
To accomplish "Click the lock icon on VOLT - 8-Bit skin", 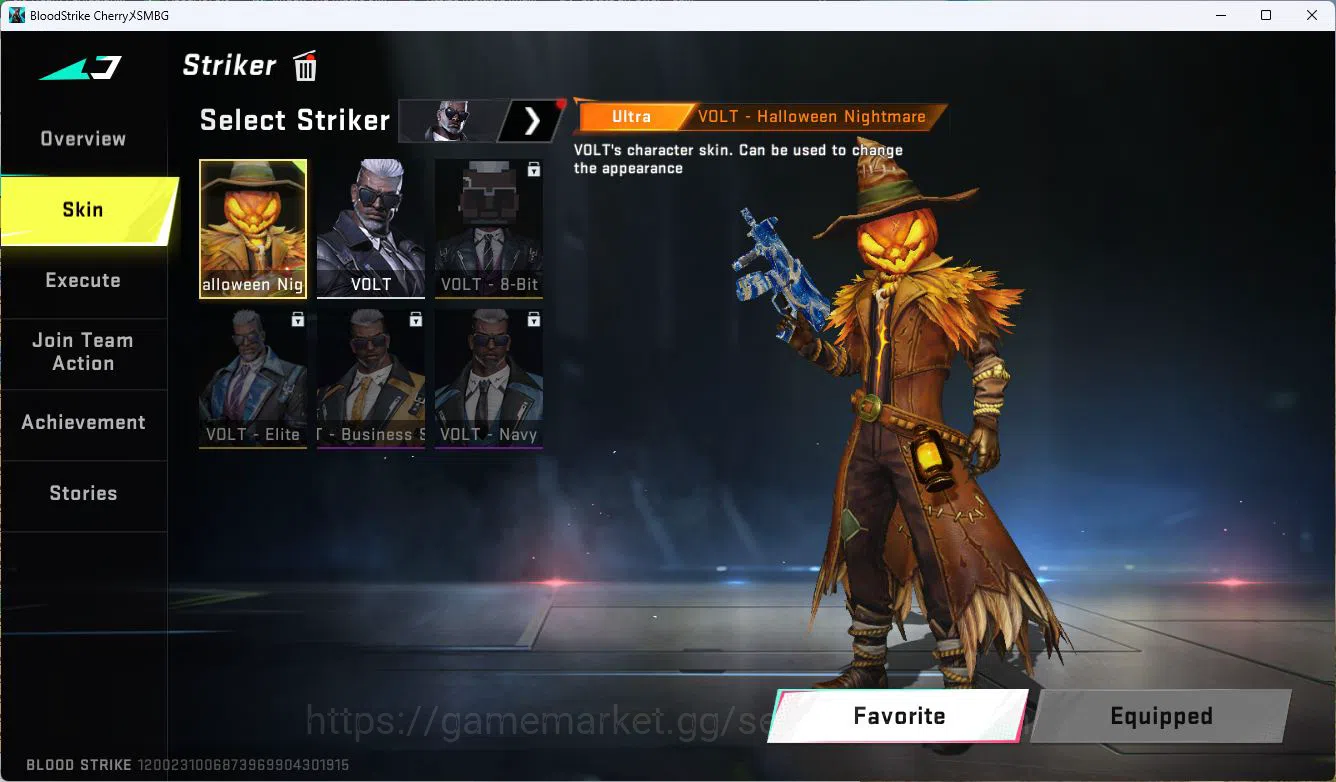I will 533,170.
